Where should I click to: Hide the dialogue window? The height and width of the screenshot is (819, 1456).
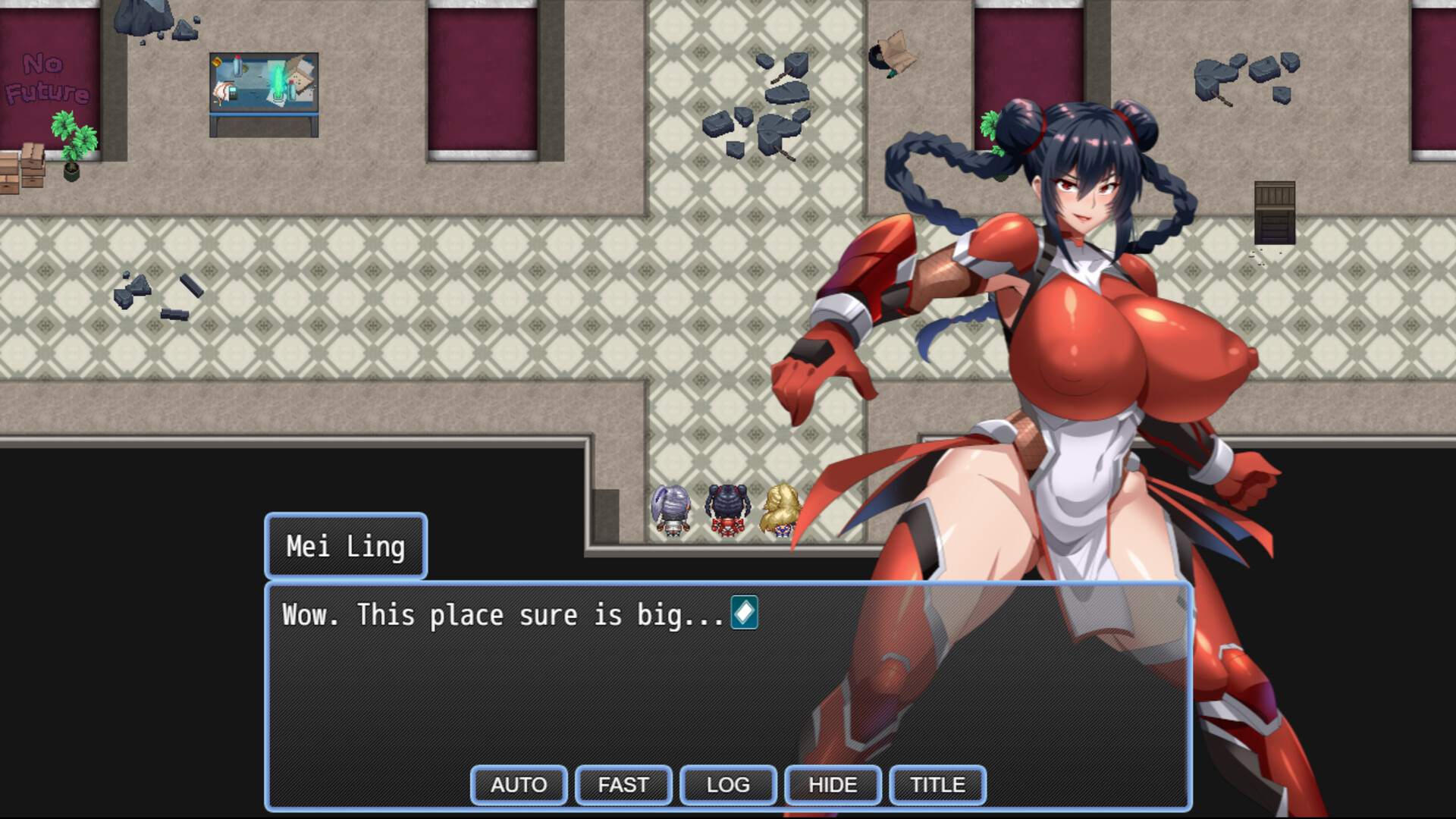(832, 785)
